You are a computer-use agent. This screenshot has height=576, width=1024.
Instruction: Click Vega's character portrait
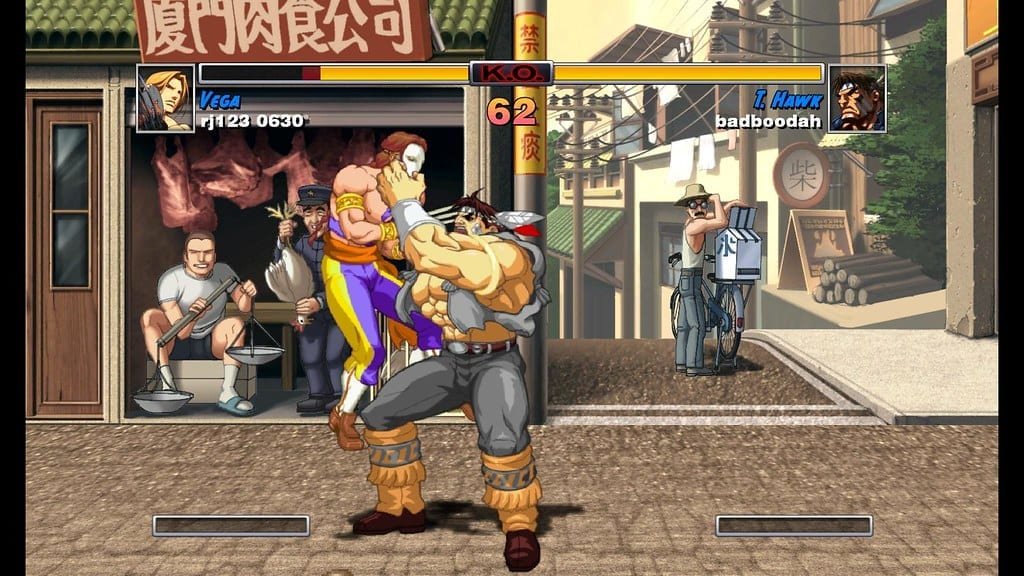tap(165, 98)
